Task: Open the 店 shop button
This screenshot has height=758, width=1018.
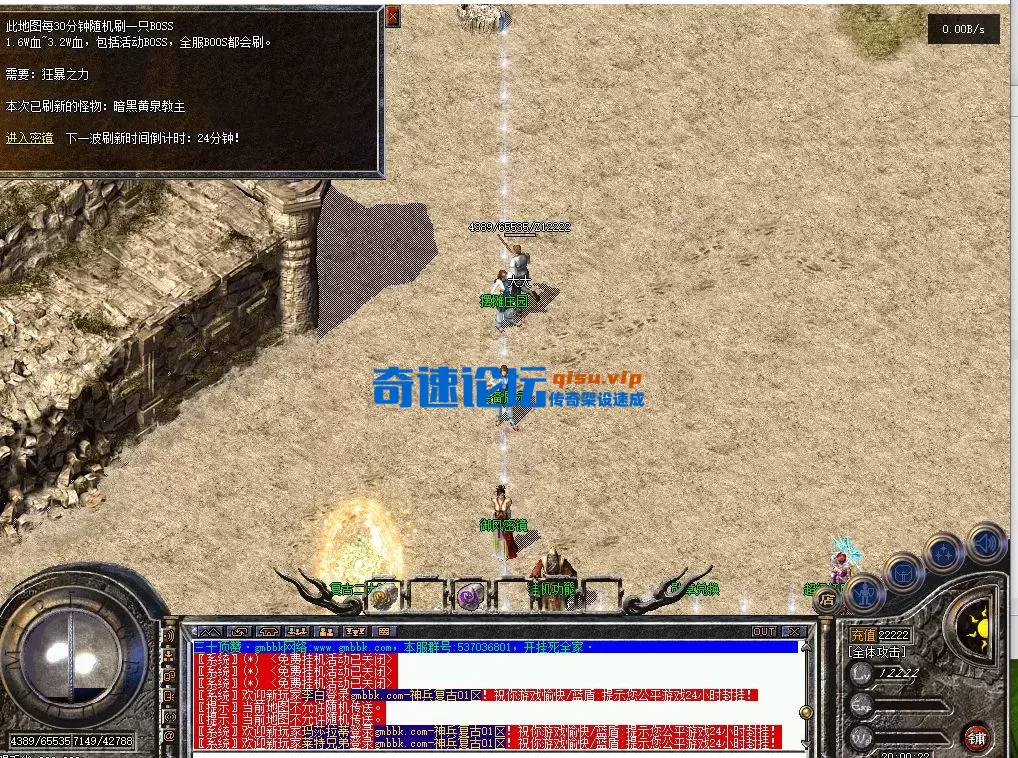Action: (x=827, y=601)
